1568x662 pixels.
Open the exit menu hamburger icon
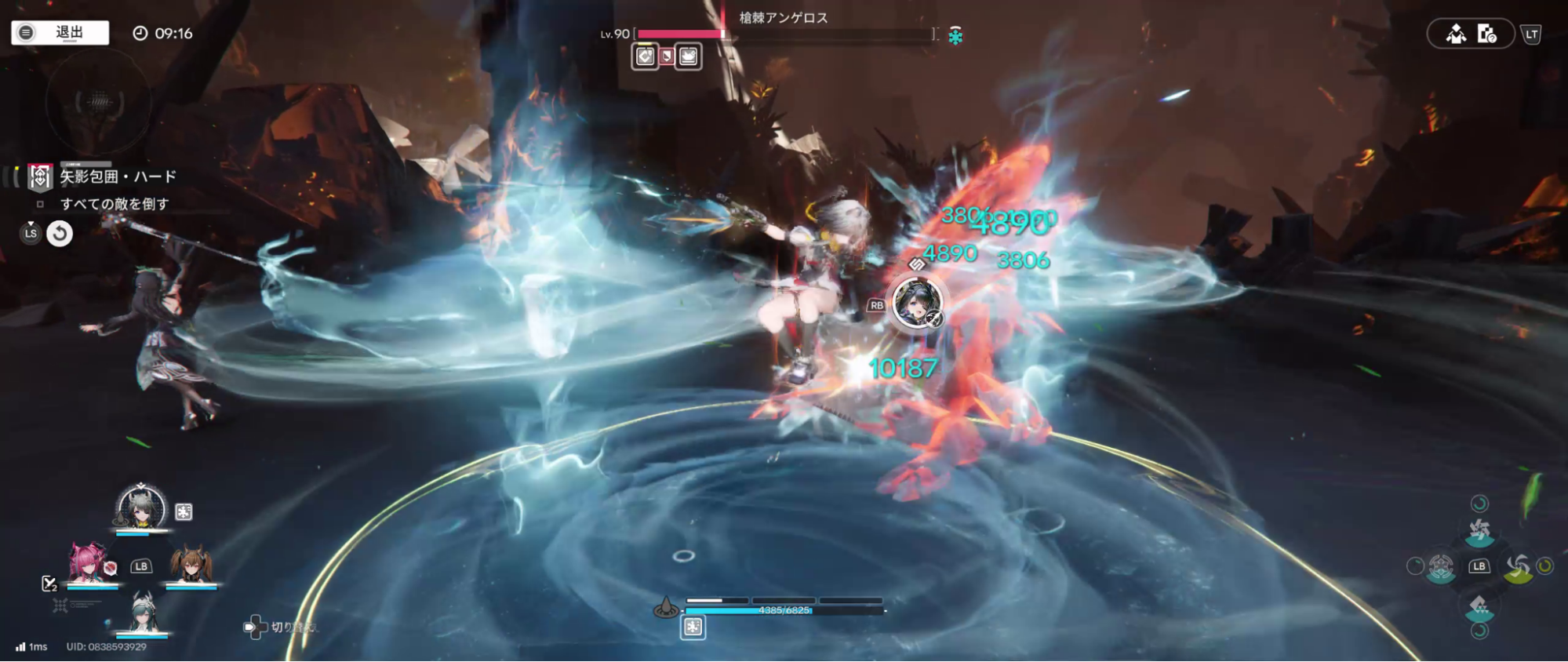point(26,32)
